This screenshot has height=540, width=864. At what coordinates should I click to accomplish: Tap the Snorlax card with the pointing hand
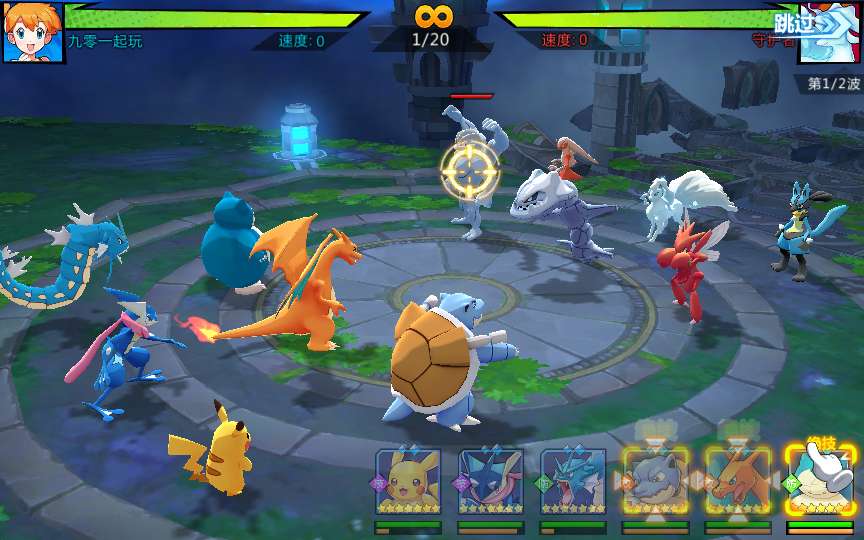819,480
